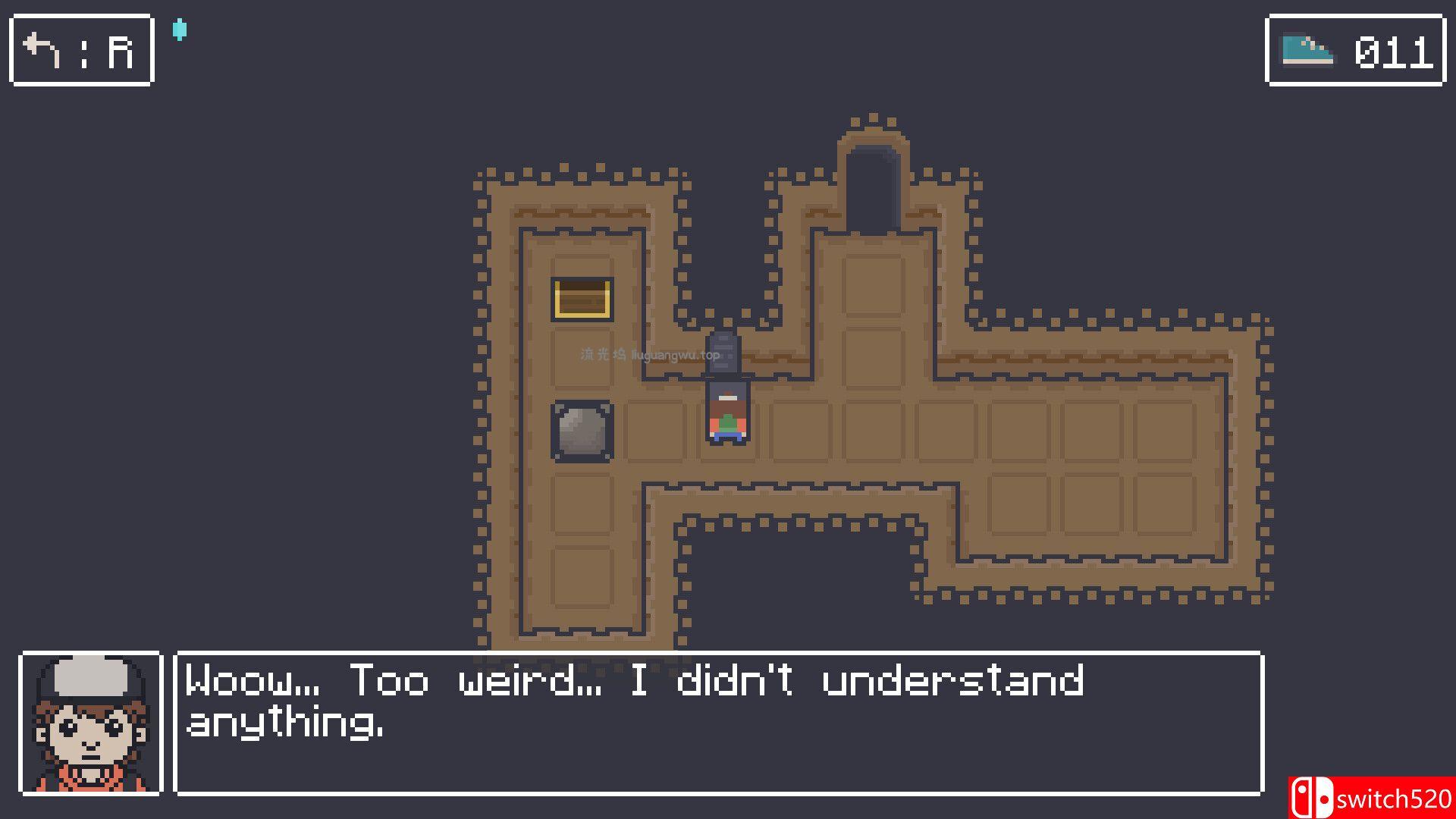Click the speaker's character portrait

click(x=91, y=723)
